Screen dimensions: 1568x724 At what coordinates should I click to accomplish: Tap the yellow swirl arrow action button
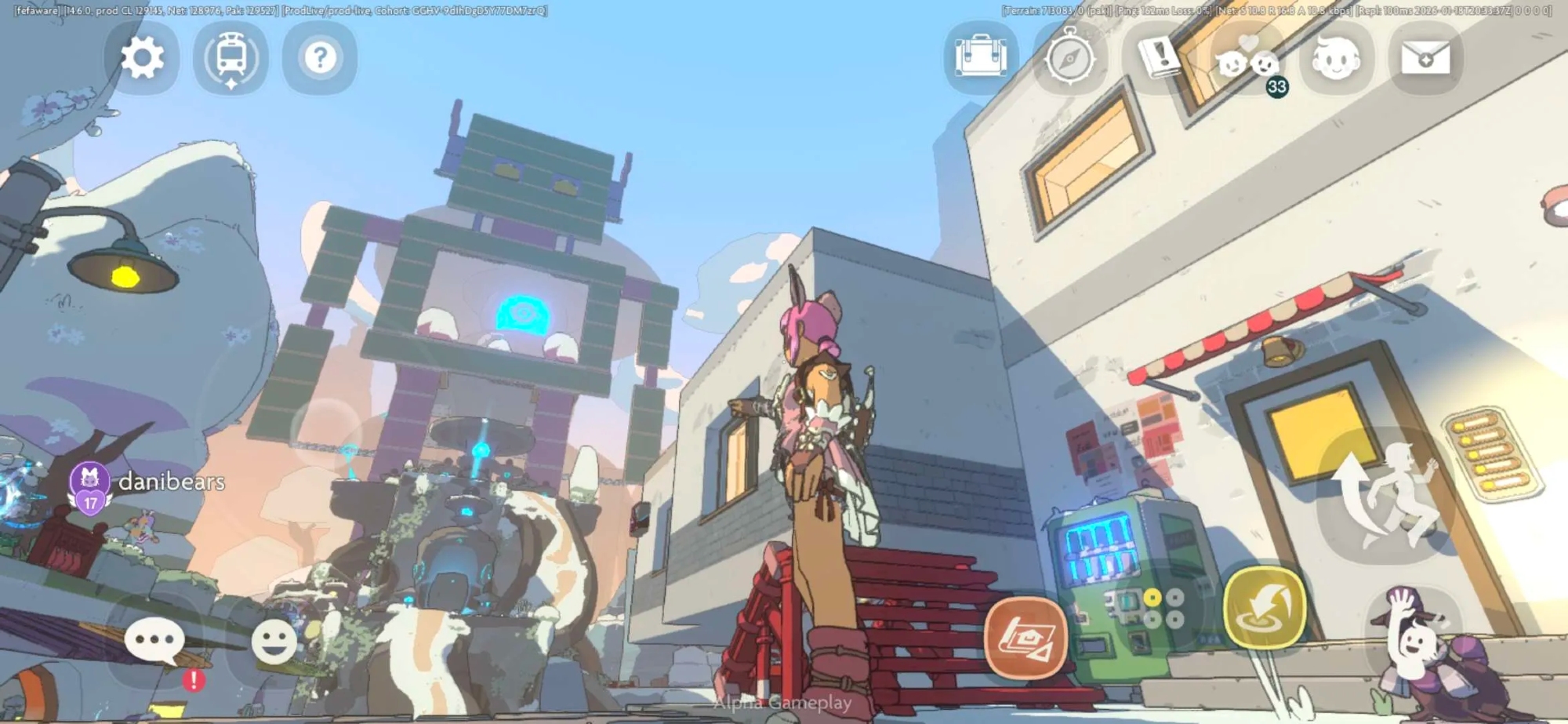click(x=1265, y=608)
